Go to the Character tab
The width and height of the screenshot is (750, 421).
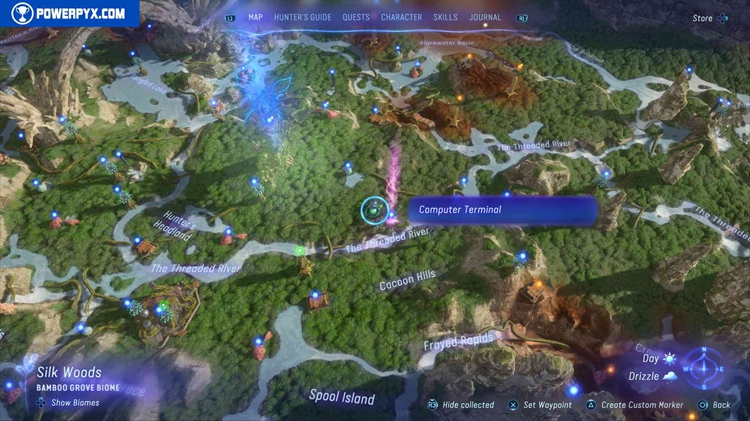tap(401, 17)
